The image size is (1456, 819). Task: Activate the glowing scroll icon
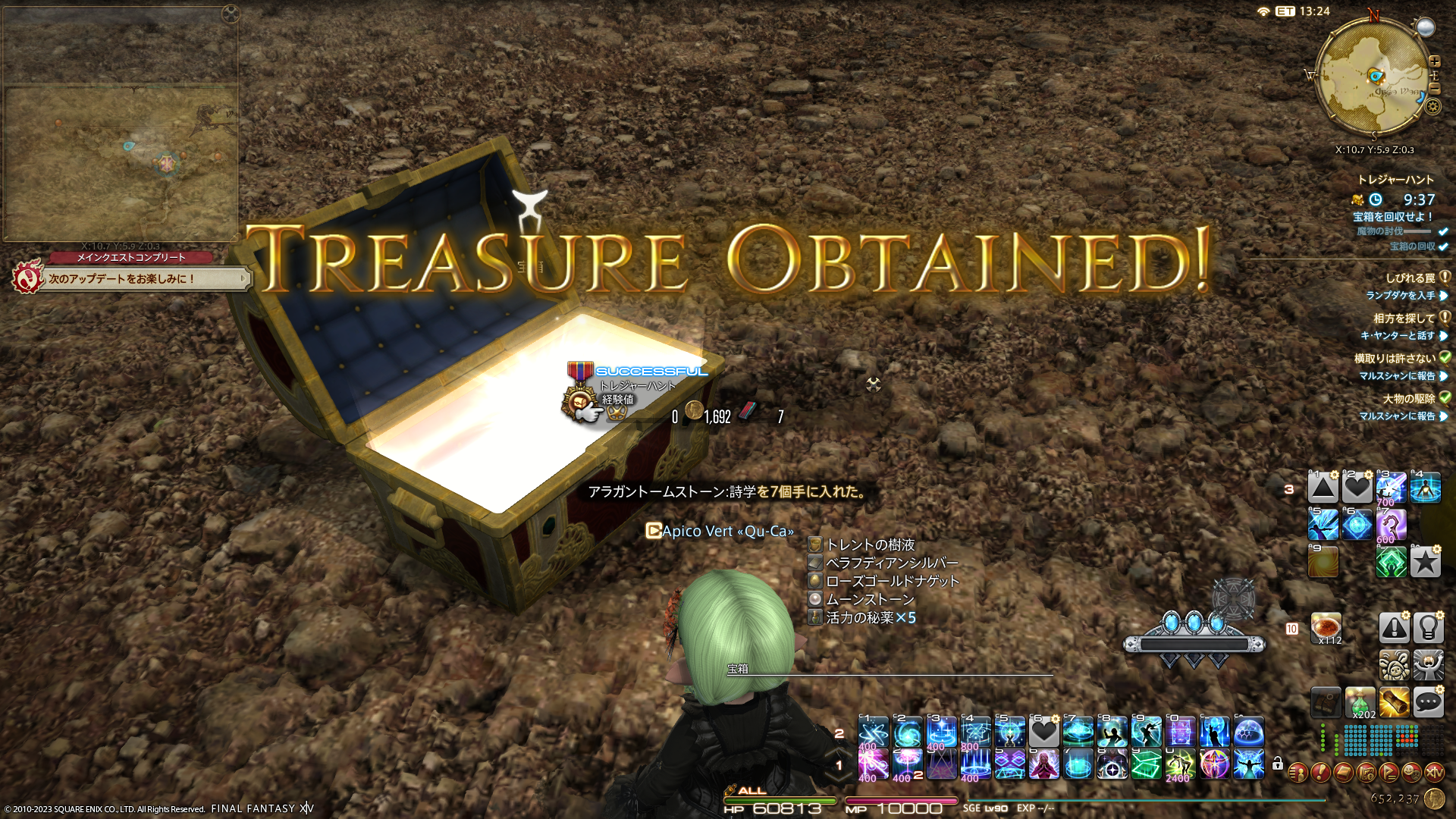coord(1394,702)
